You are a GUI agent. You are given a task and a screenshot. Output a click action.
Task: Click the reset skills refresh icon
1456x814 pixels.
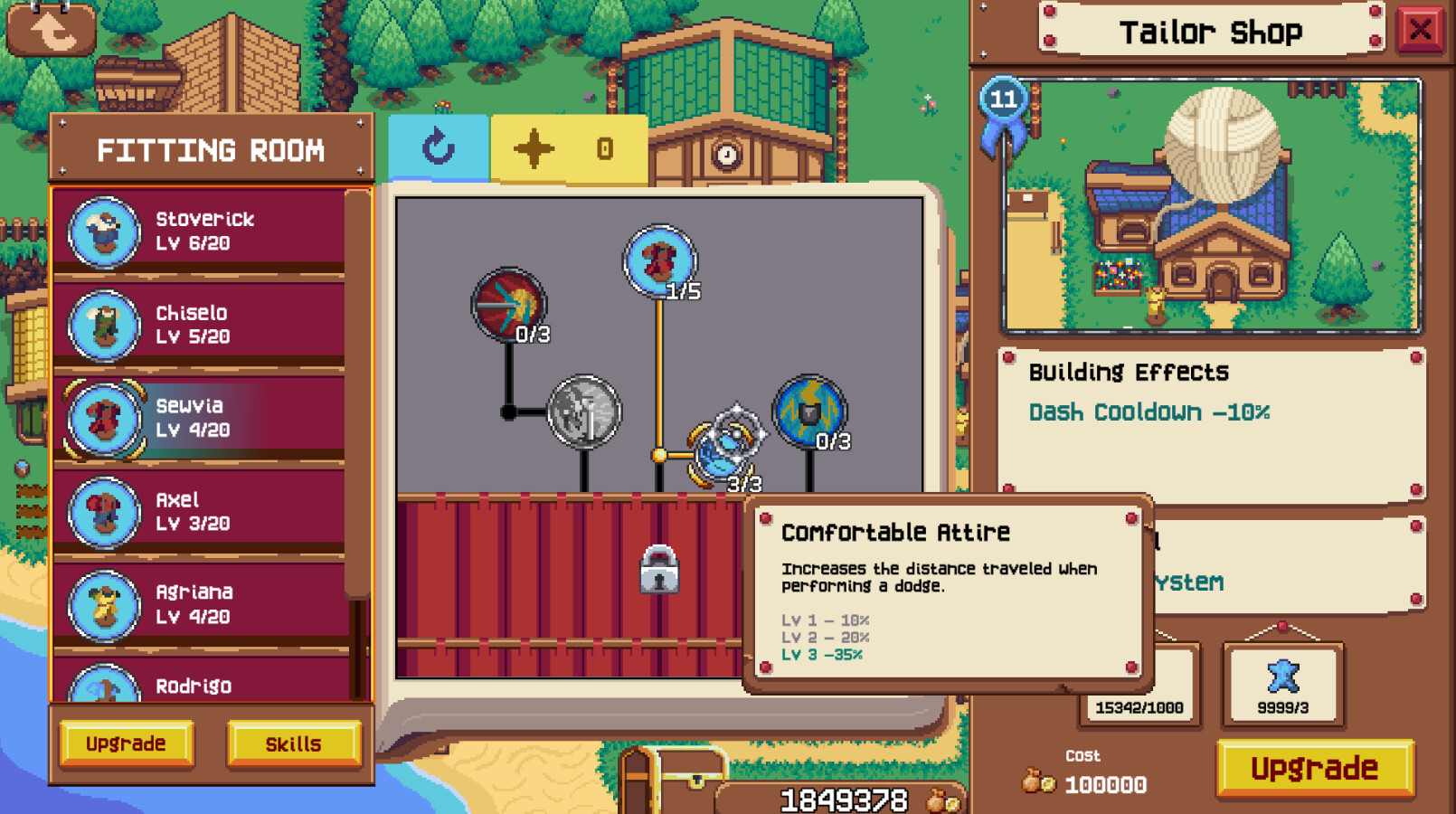(440, 147)
